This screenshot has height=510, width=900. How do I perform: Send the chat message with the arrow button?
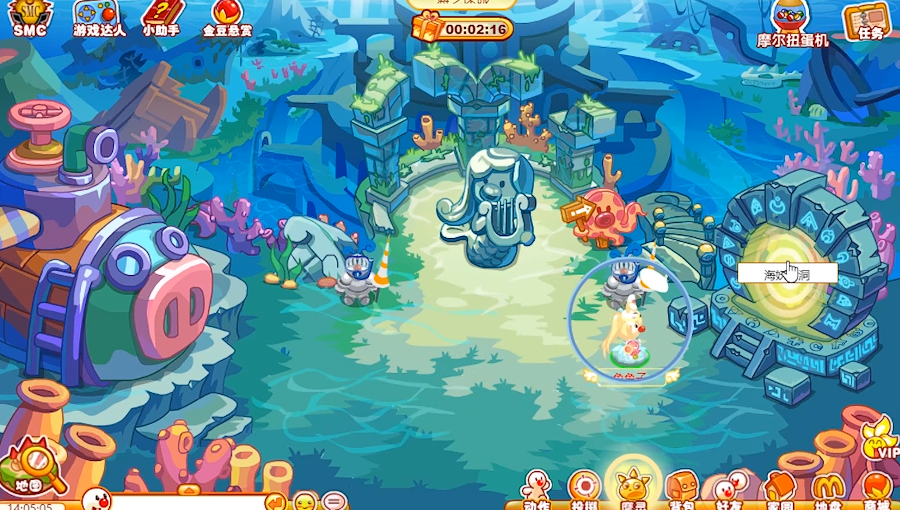(275, 501)
